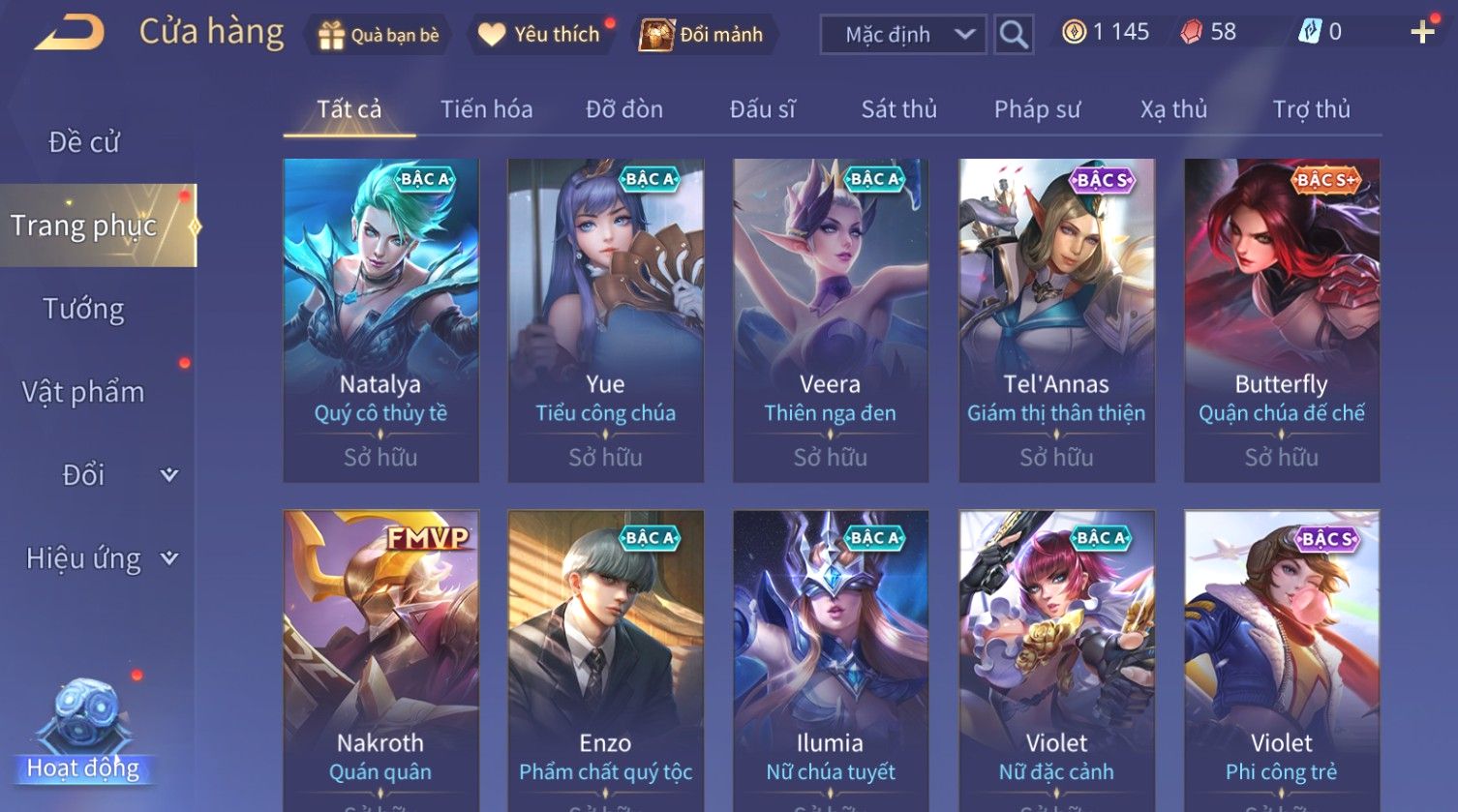Open the Trợ thủ tab
Screen dimensions: 1458x812
point(1311,109)
